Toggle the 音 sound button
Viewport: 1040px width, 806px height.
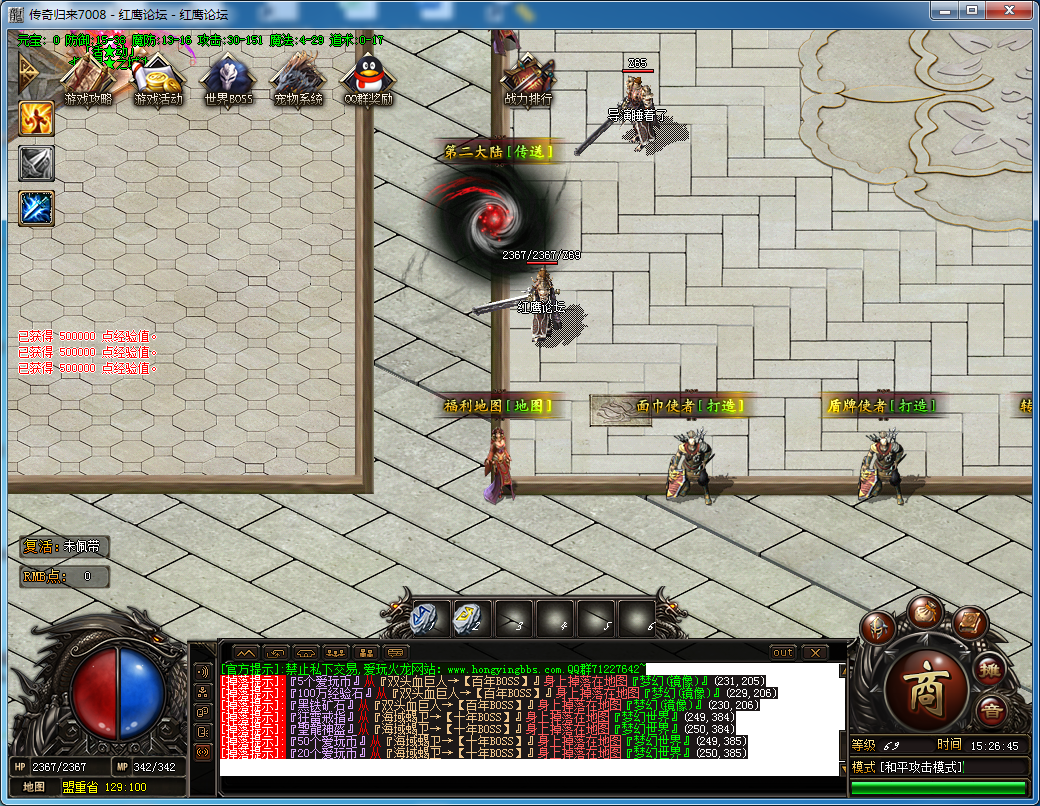coord(990,712)
